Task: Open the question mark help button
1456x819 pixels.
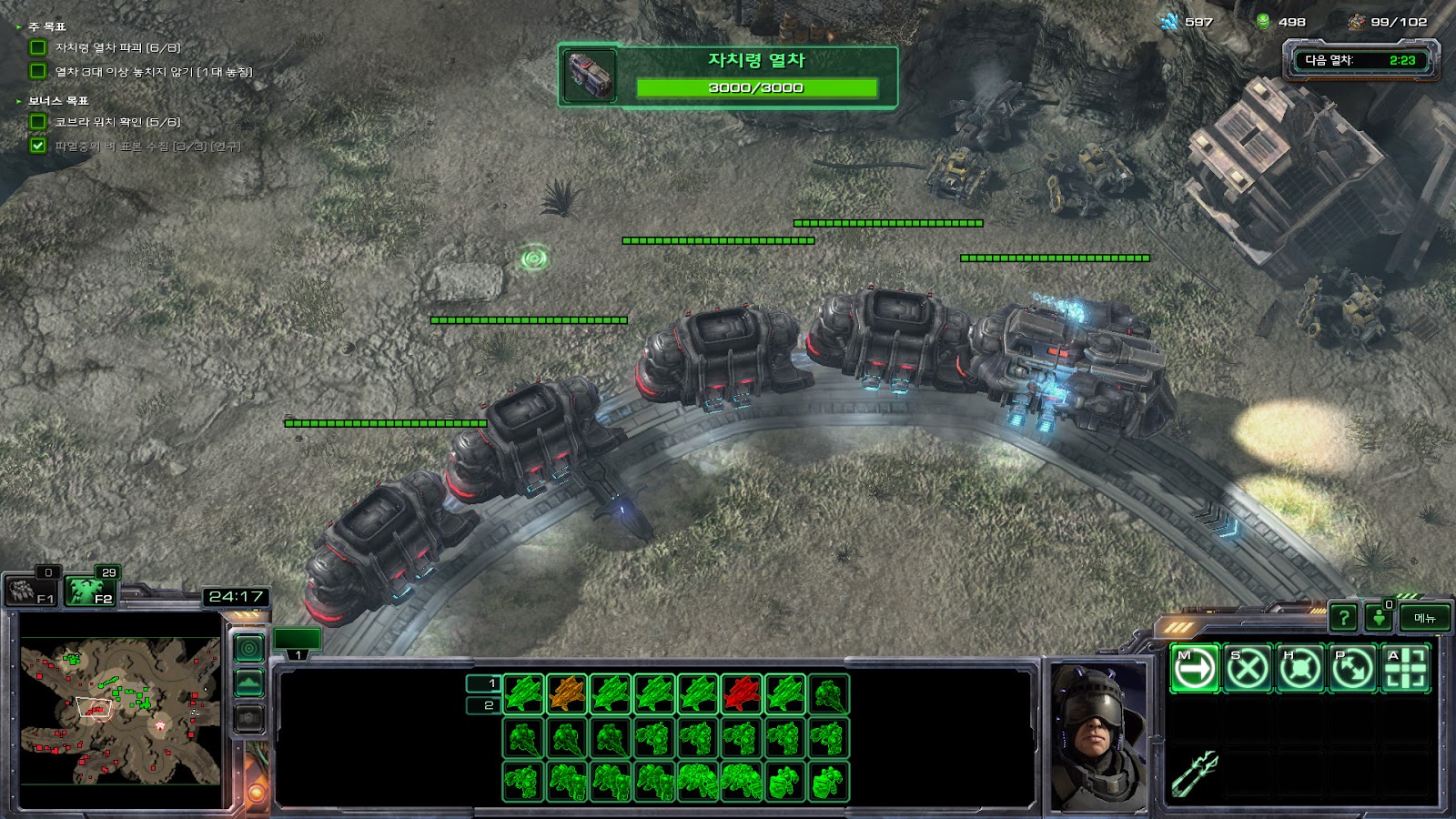Action: click(1343, 618)
